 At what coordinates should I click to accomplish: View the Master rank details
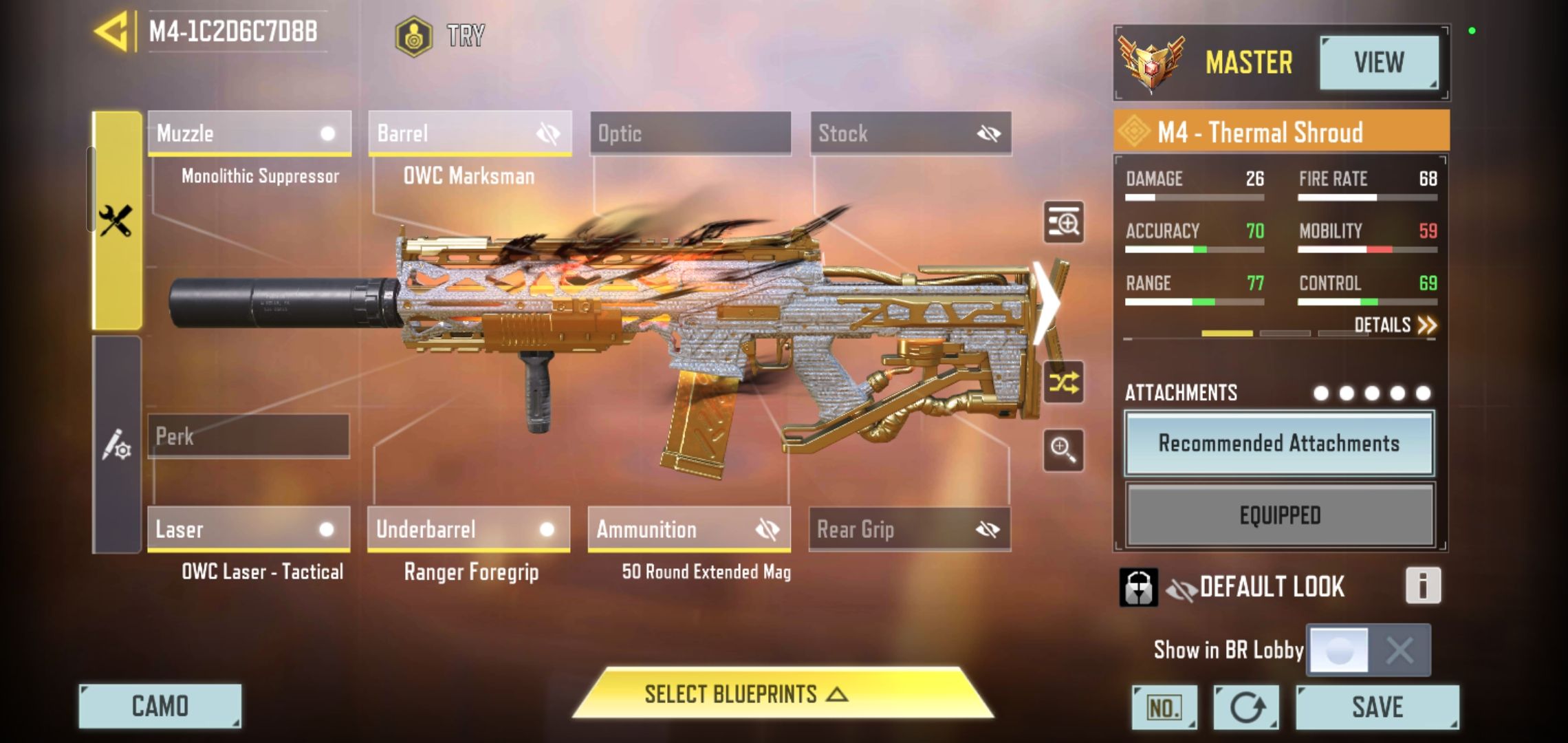pos(1378,63)
